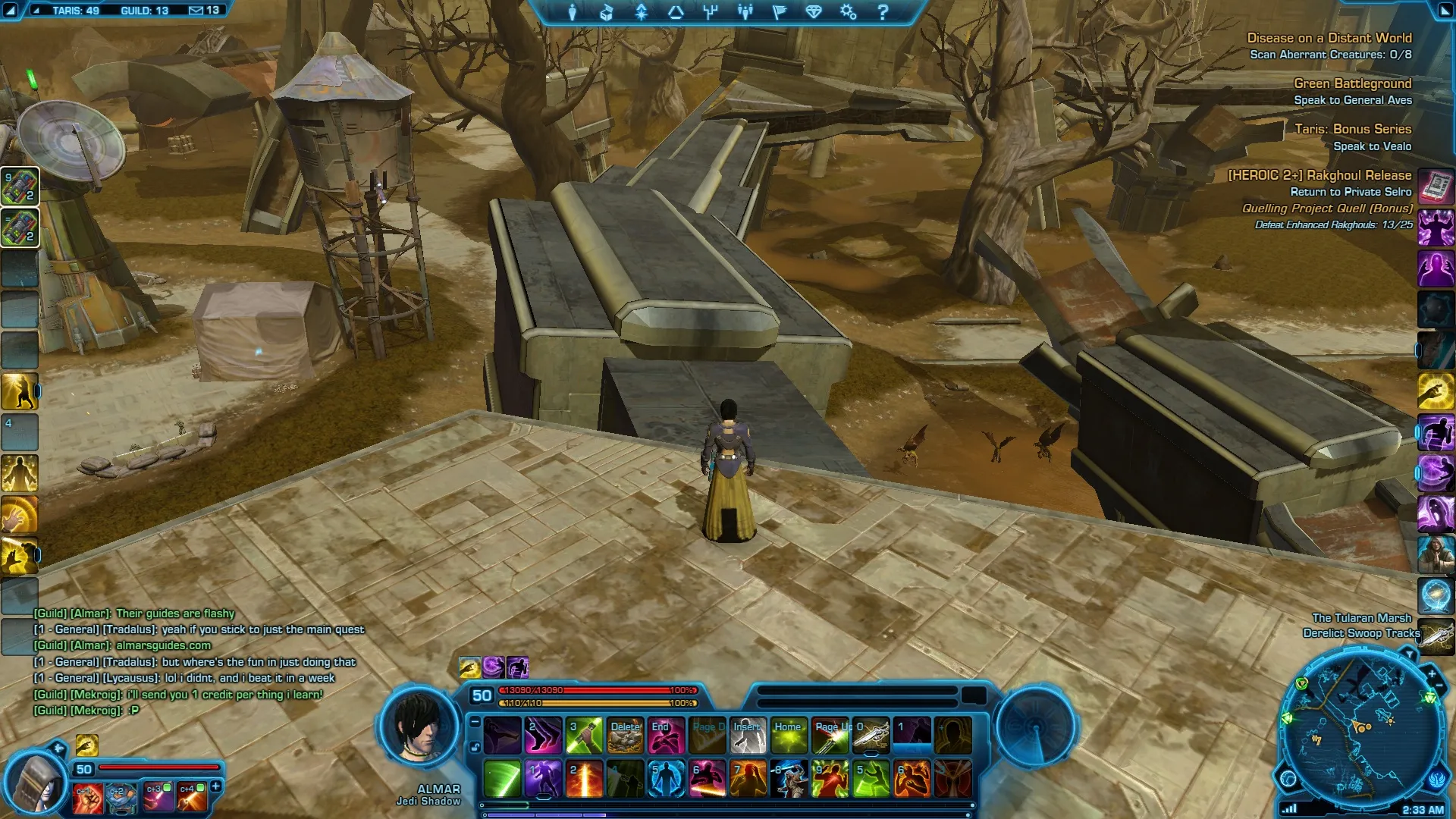The width and height of the screenshot is (1456, 819).
Task: Click the Disease on a Distant World quest
Action: (x=1329, y=38)
